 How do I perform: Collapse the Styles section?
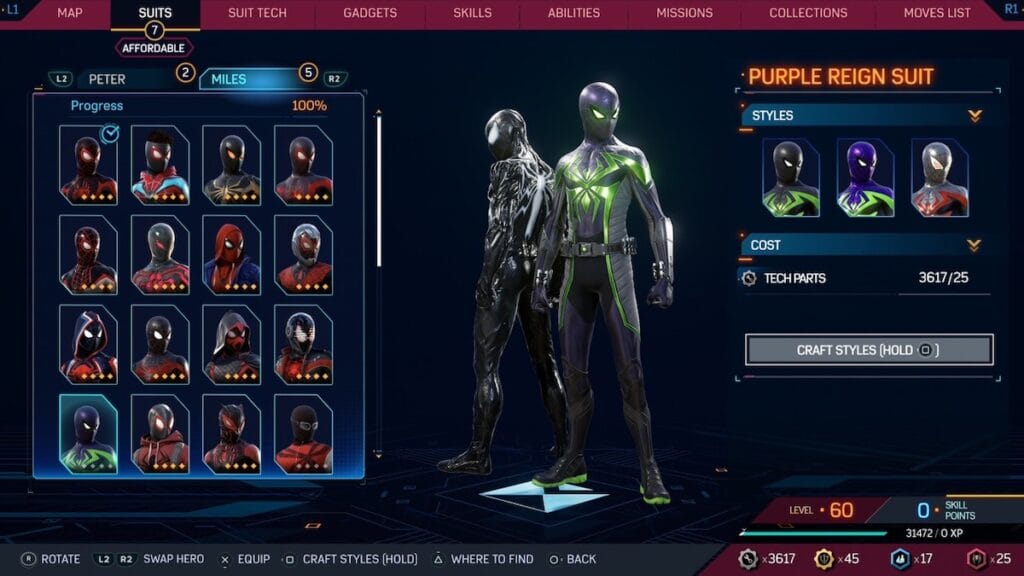click(x=975, y=116)
